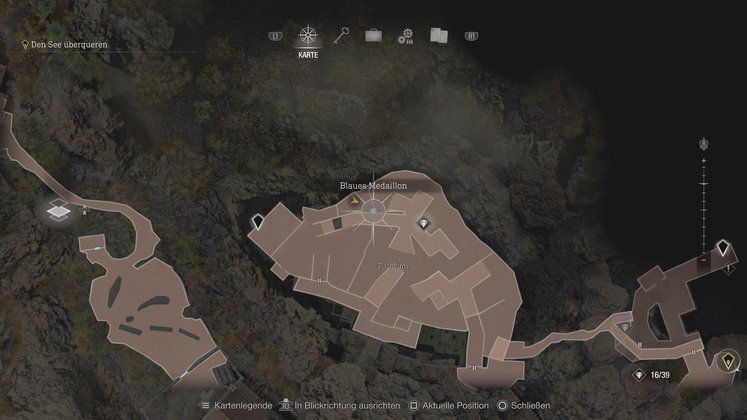Click the Kartenlegende option
This screenshot has height=420, width=747.
tap(237, 406)
